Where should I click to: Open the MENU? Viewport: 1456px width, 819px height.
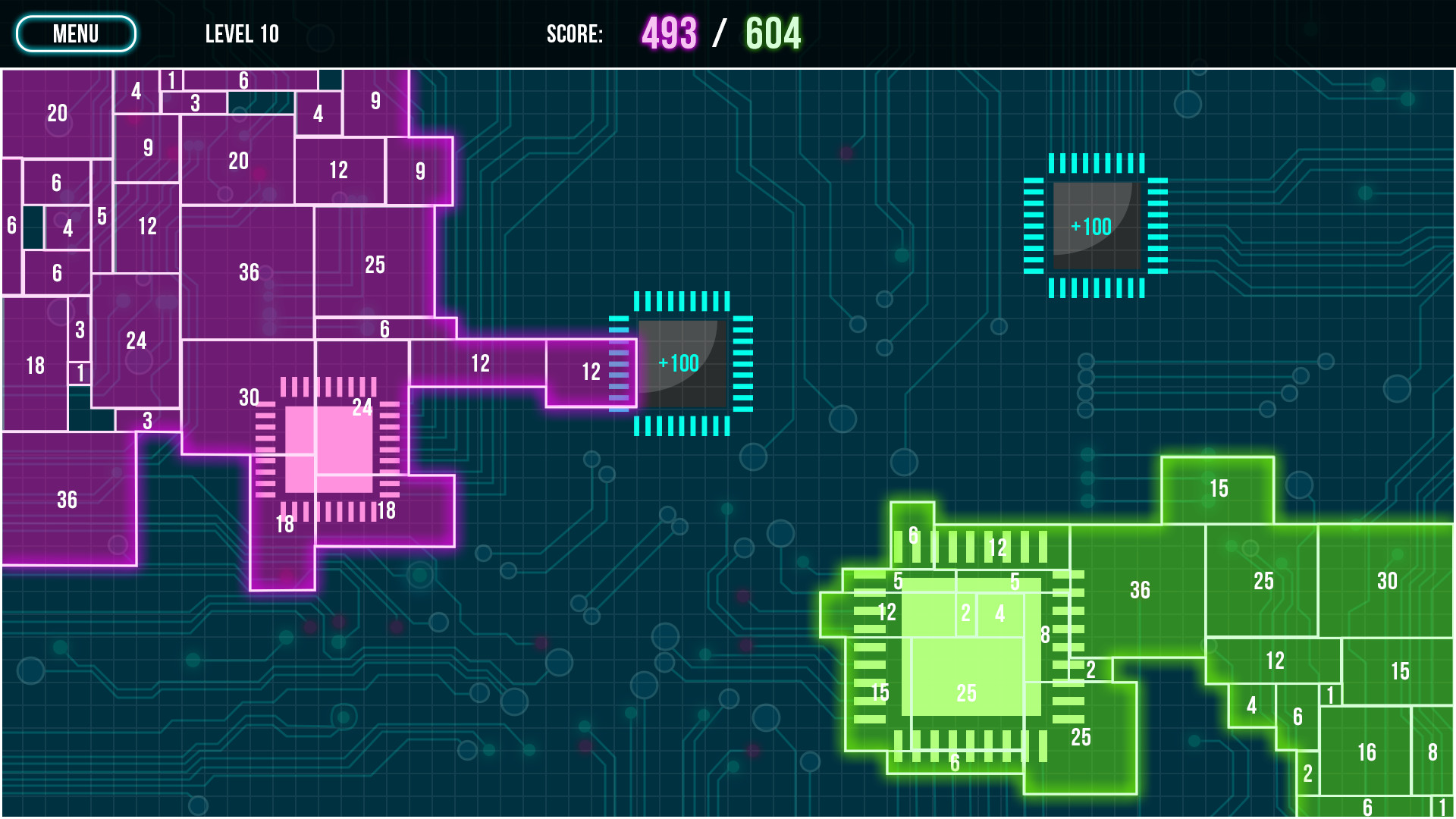[x=75, y=33]
